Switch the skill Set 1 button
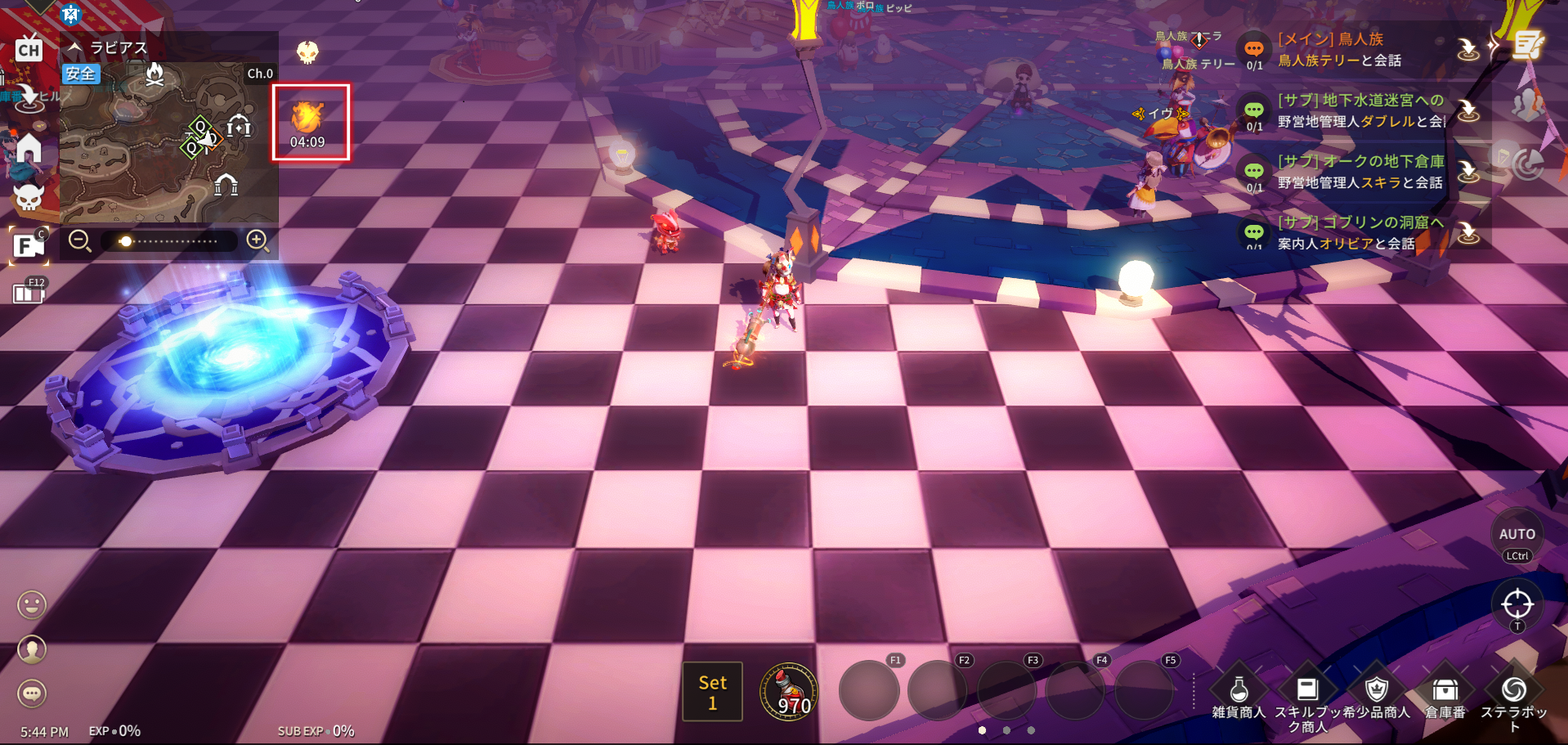 click(712, 692)
